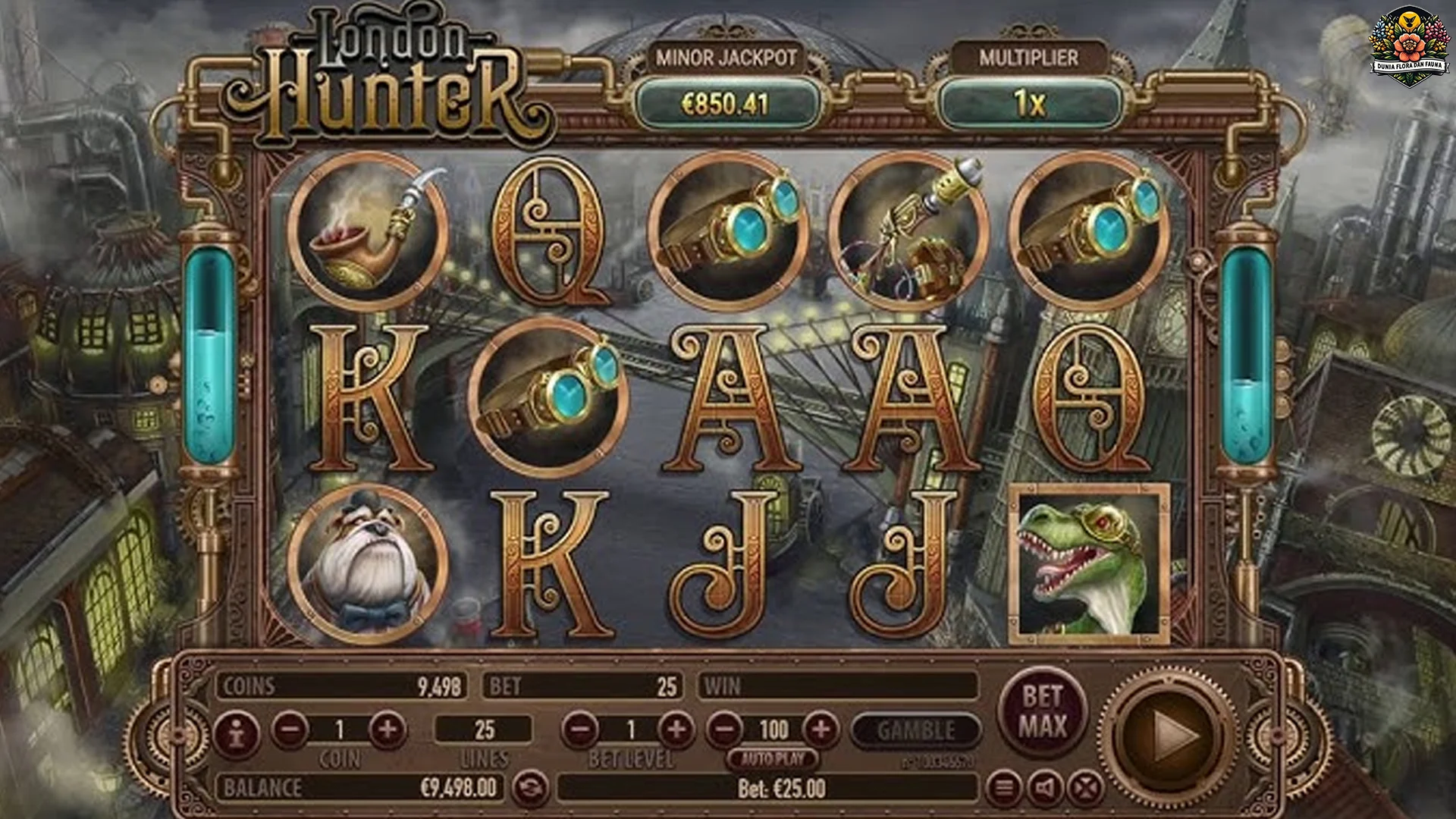This screenshot has height=819, width=1456.
Task: Click the round X icon button
Action: pos(1086,789)
